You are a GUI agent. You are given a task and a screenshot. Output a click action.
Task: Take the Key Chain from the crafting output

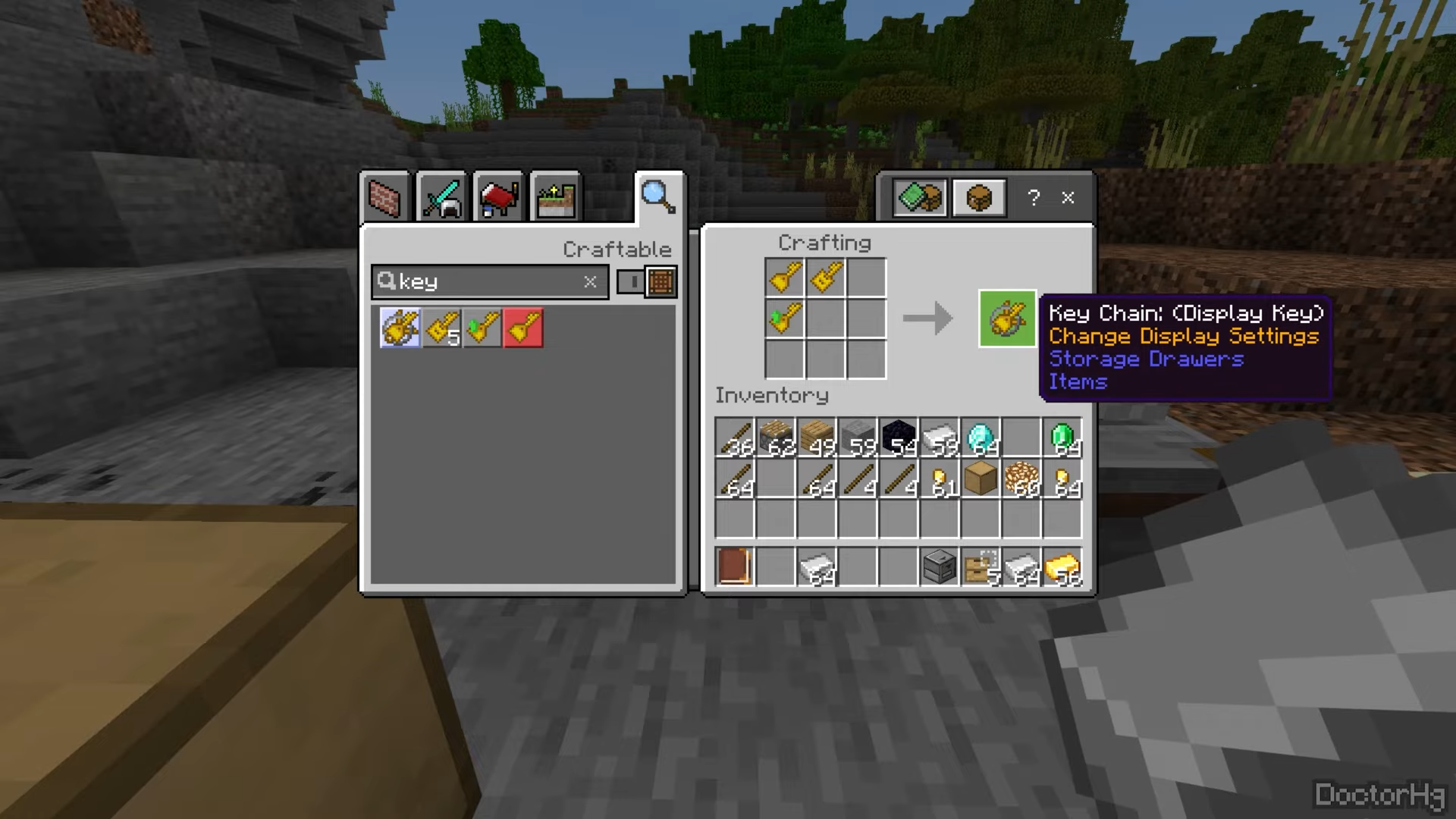coord(1007,318)
